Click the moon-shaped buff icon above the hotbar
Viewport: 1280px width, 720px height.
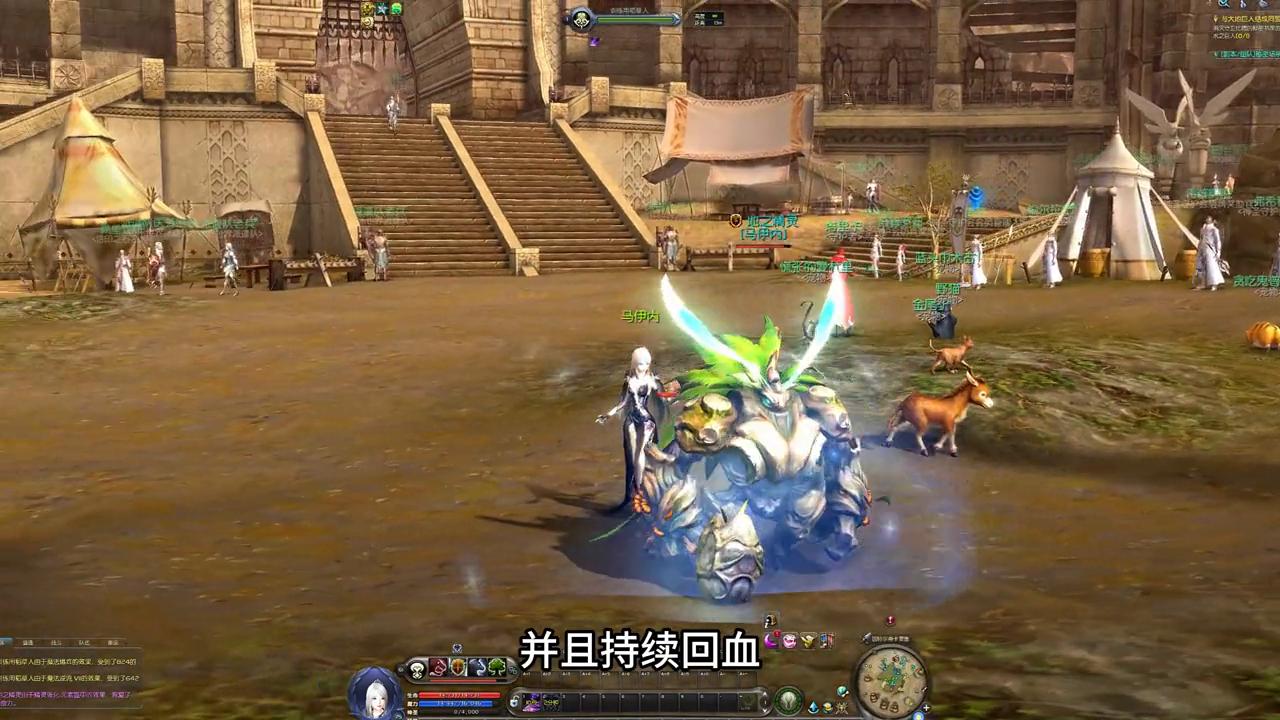point(770,641)
